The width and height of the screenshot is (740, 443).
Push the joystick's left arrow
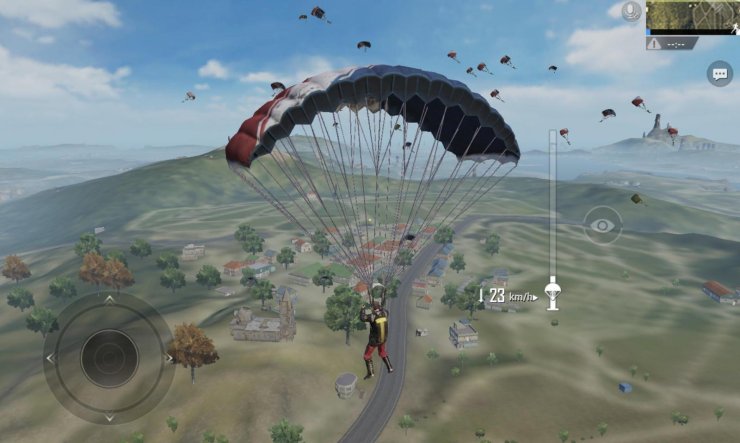point(50,358)
